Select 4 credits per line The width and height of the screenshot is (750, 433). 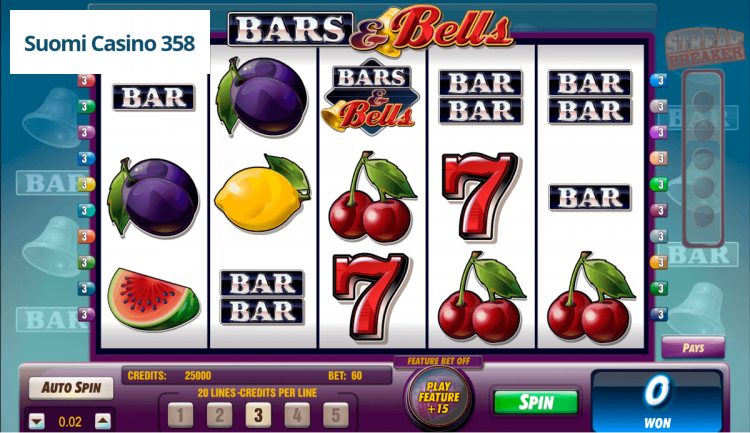pos(297,415)
